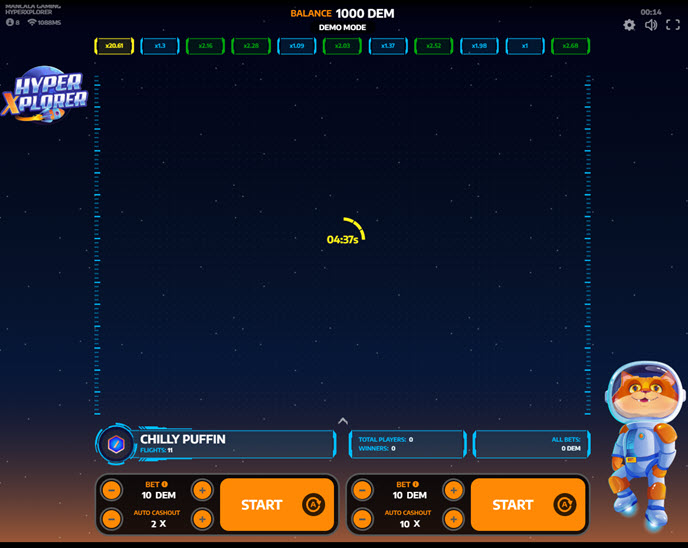Lower the 10 X auto cashout value

(363, 519)
